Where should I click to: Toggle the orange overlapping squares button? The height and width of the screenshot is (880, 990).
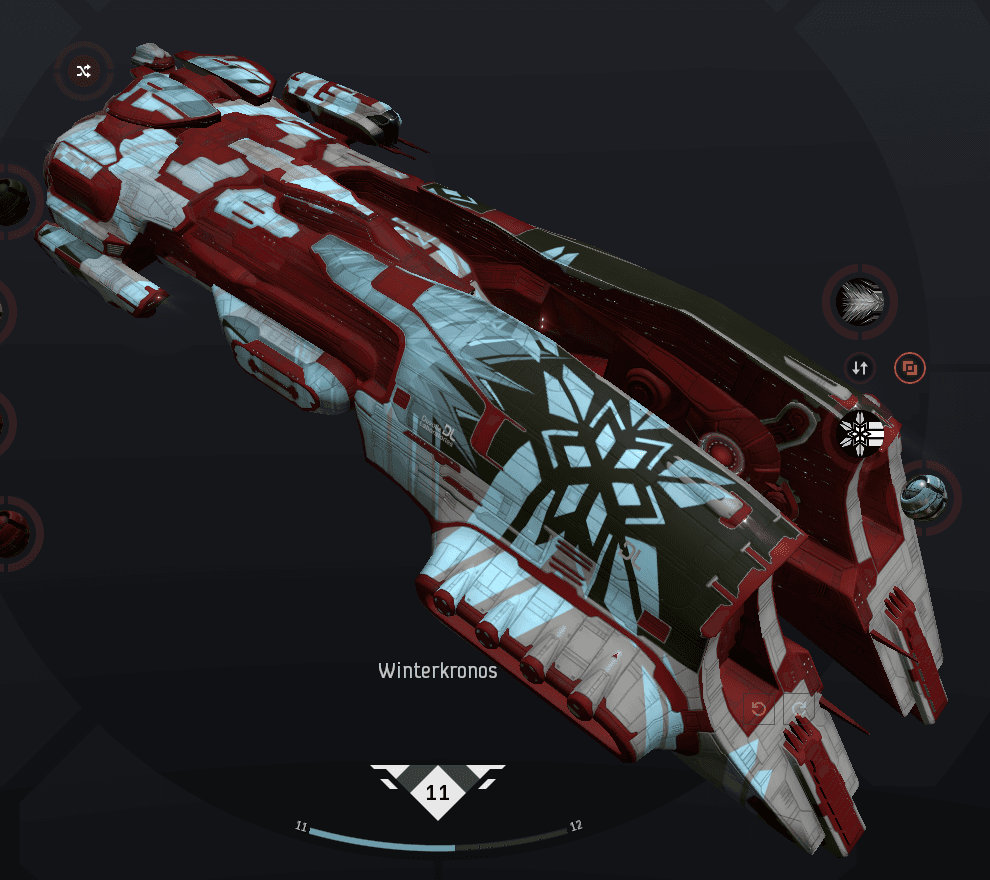point(910,368)
